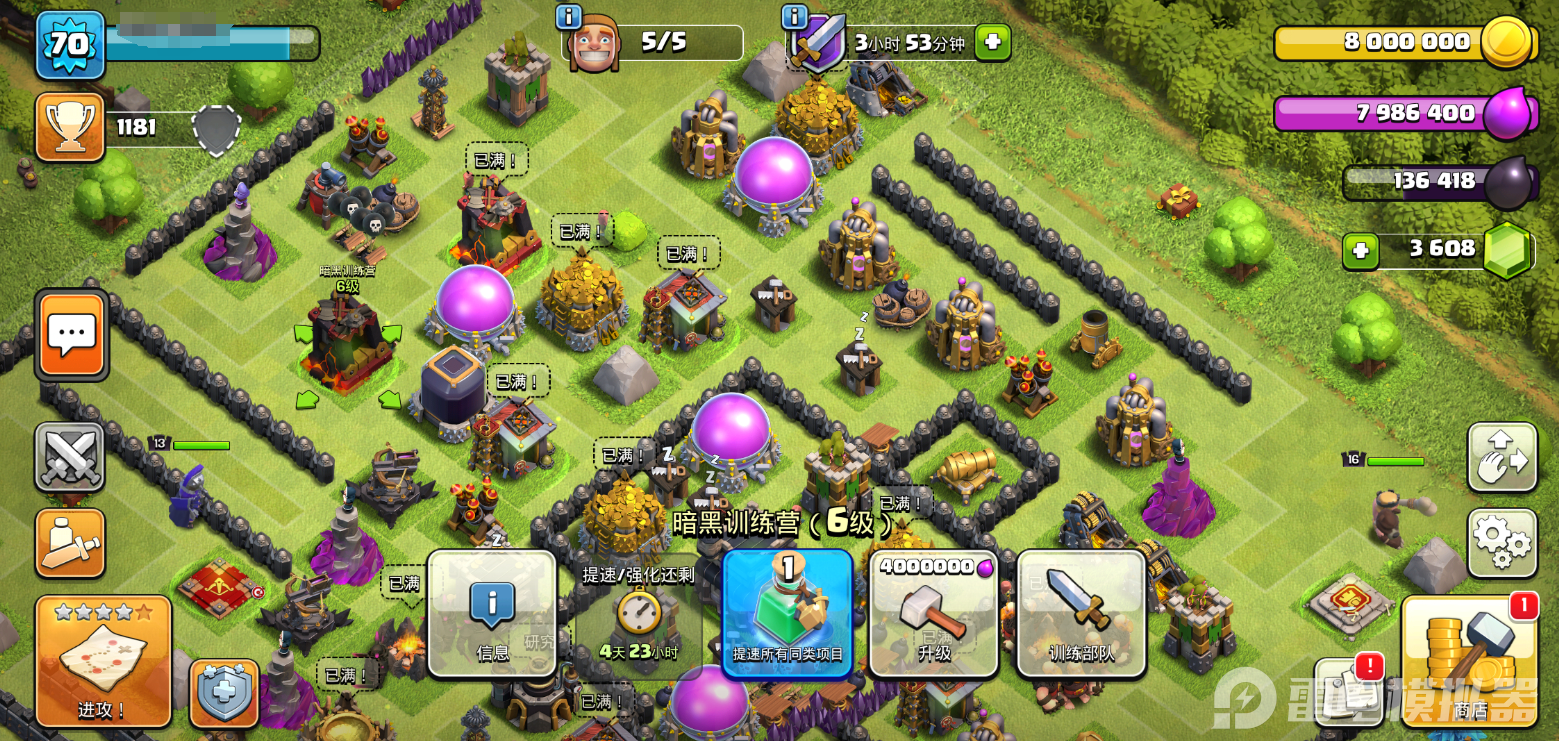Tap the 升级 upgrade button costing 4000000
The image size is (1559, 741).
[934, 613]
